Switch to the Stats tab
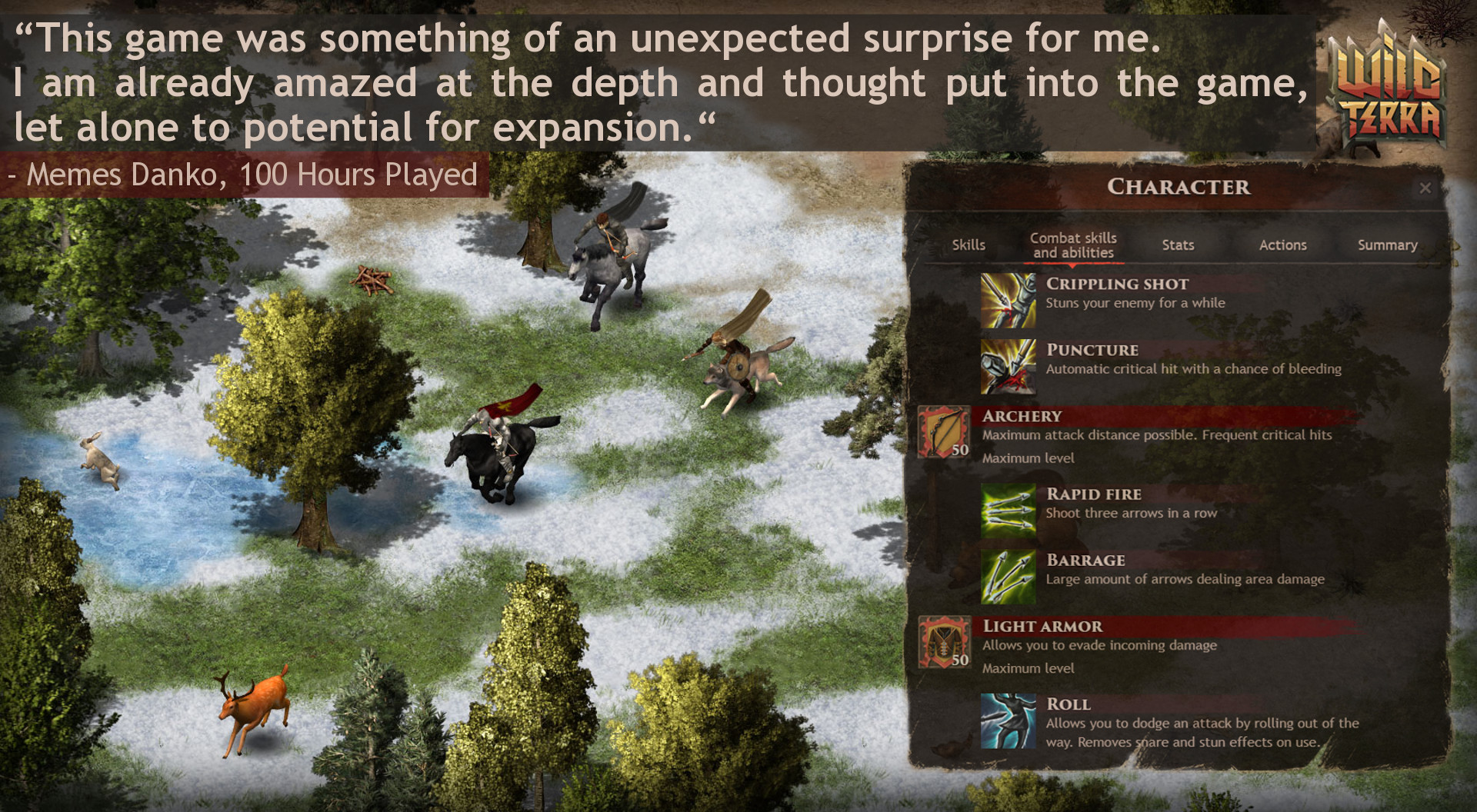The height and width of the screenshot is (812, 1477). pyautogui.click(x=1178, y=245)
